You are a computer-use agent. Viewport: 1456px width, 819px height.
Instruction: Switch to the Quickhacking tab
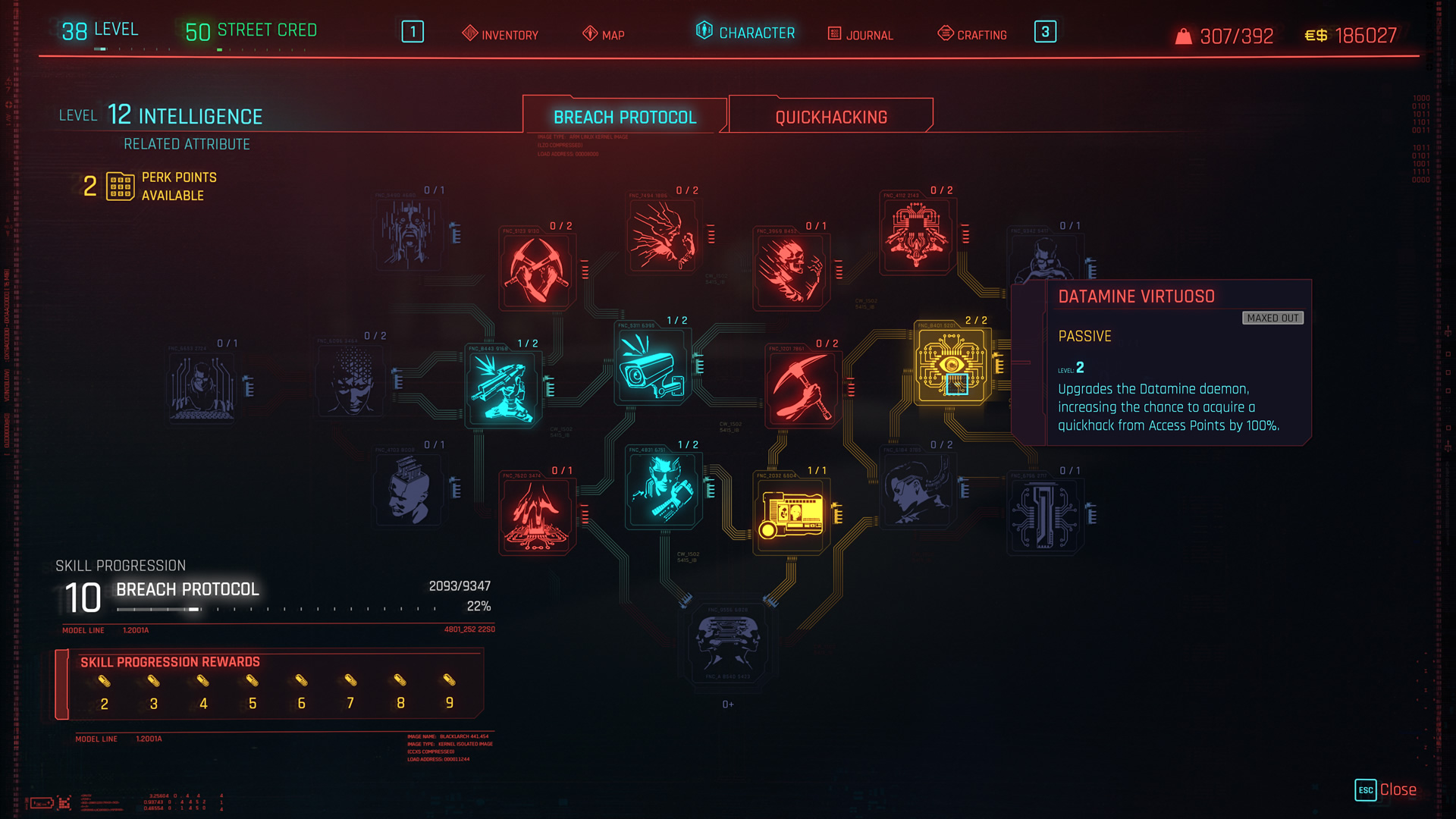coord(830,116)
